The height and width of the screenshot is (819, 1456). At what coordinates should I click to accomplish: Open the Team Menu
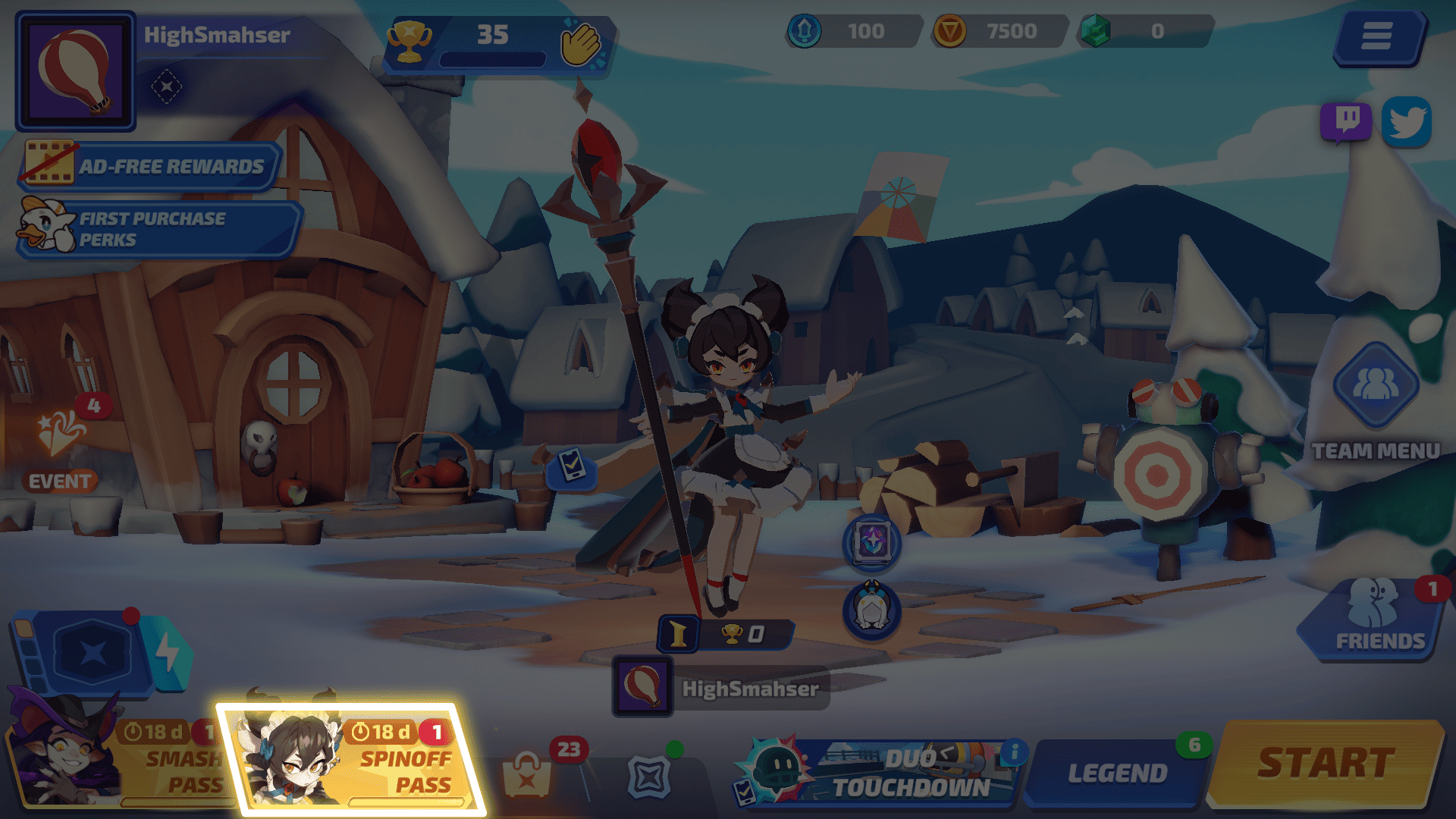(1376, 400)
